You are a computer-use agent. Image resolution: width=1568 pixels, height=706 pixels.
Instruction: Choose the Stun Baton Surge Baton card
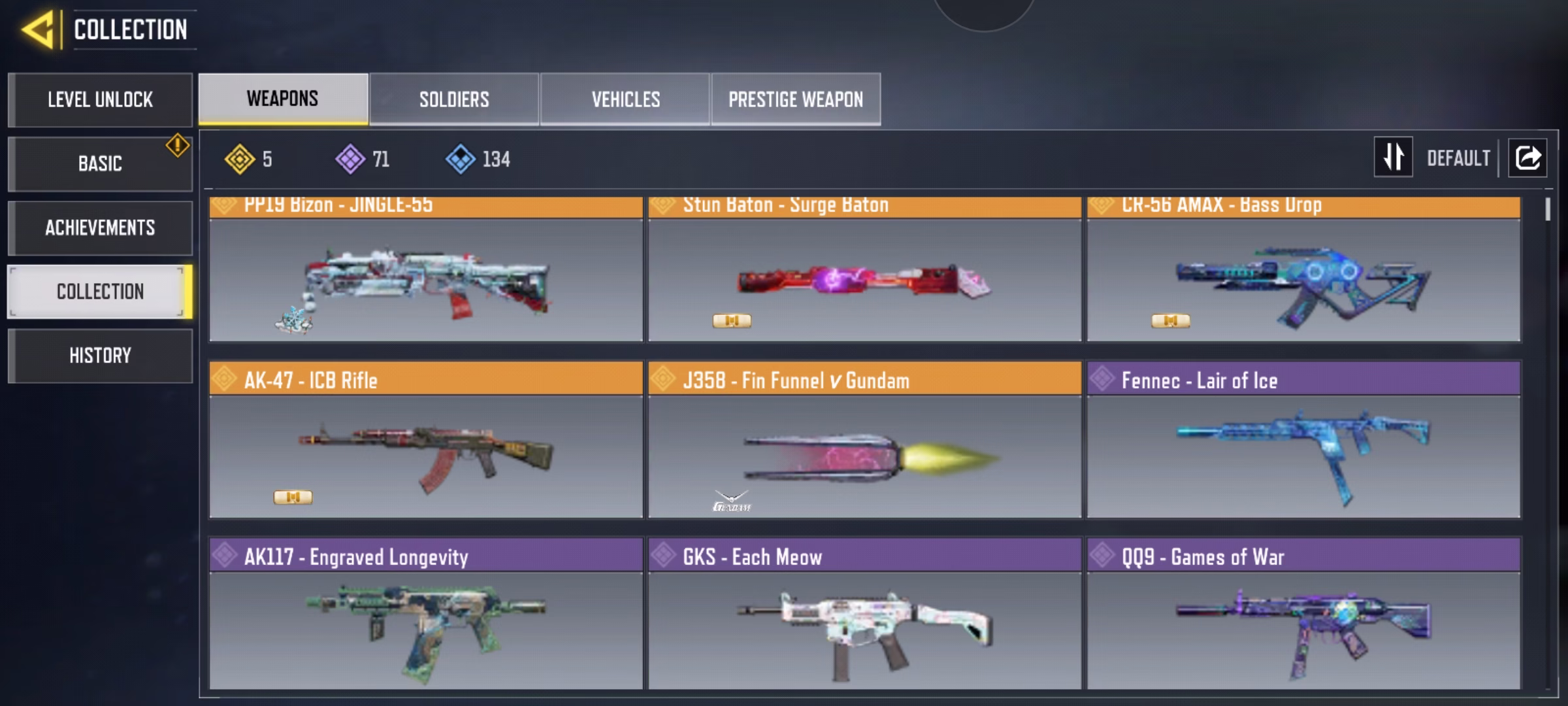864,278
